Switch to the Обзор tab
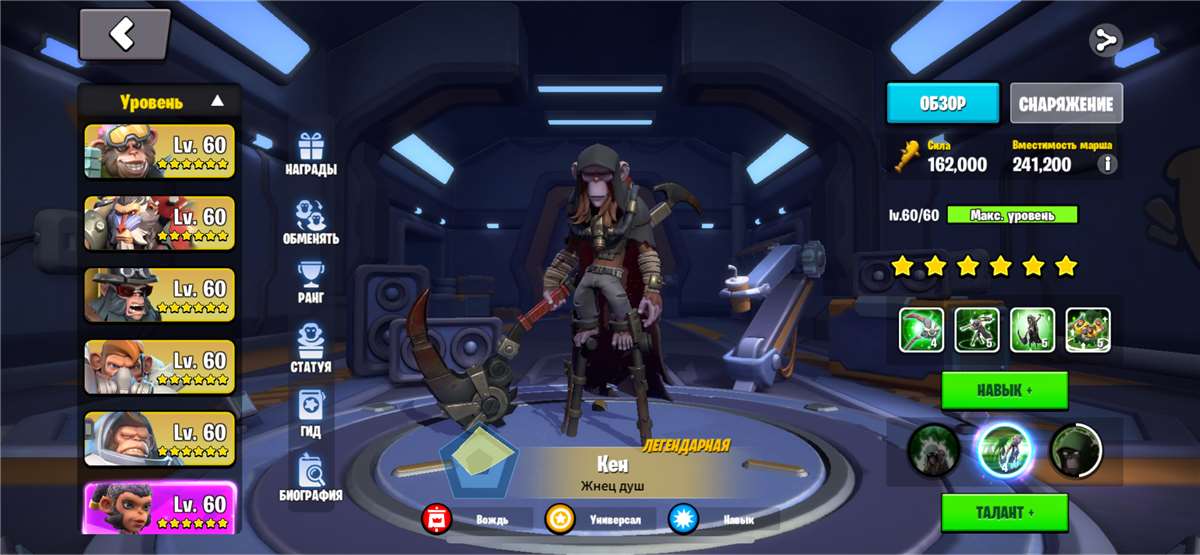Screen dimensions: 1200x555 coord(942,103)
